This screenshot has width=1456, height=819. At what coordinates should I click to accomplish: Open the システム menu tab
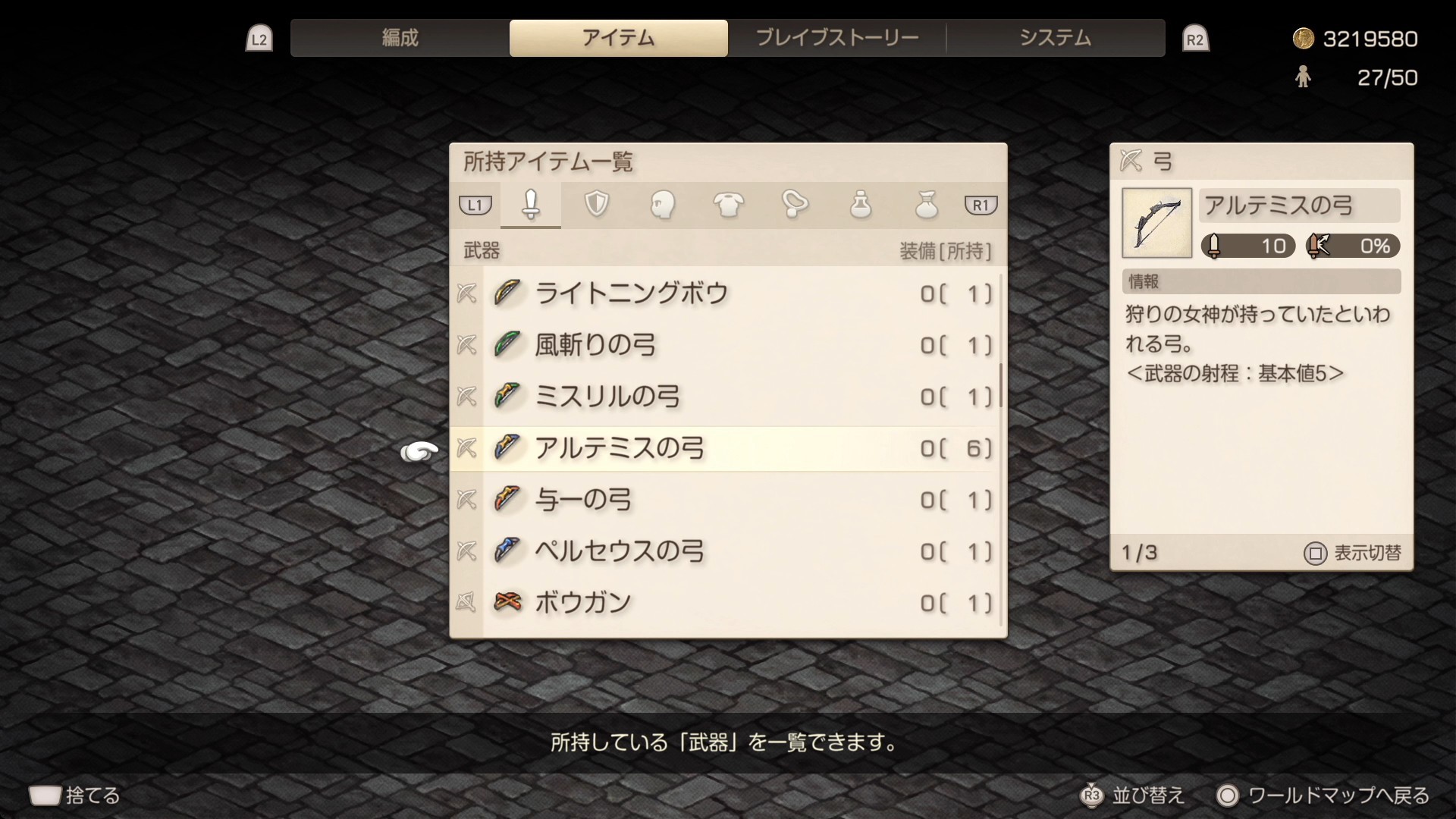click(x=1056, y=36)
